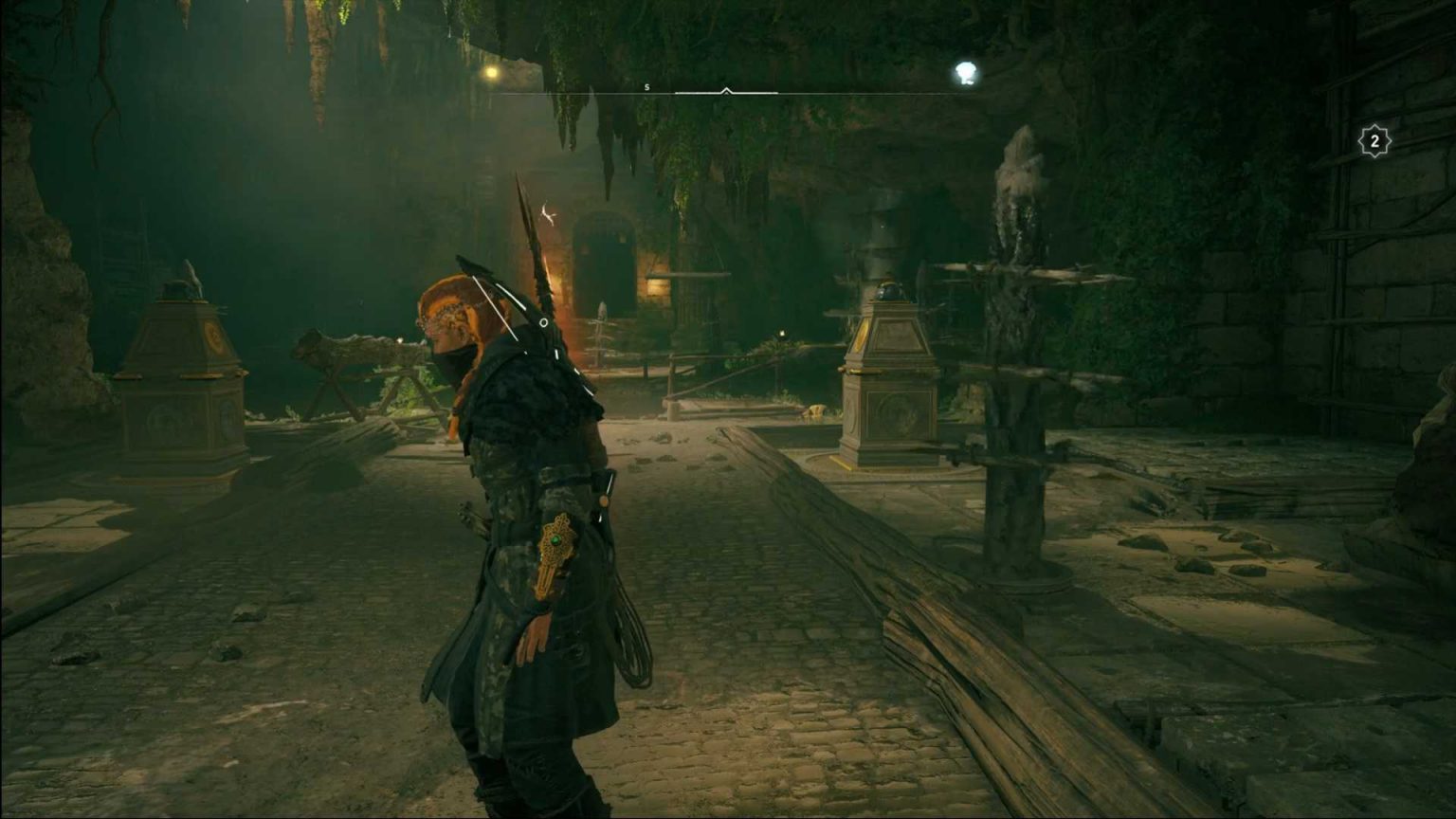Open the star-shaped skill points badge showing 2
Image resolution: width=1456 pixels, height=819 pixels.
(1374, 142)
